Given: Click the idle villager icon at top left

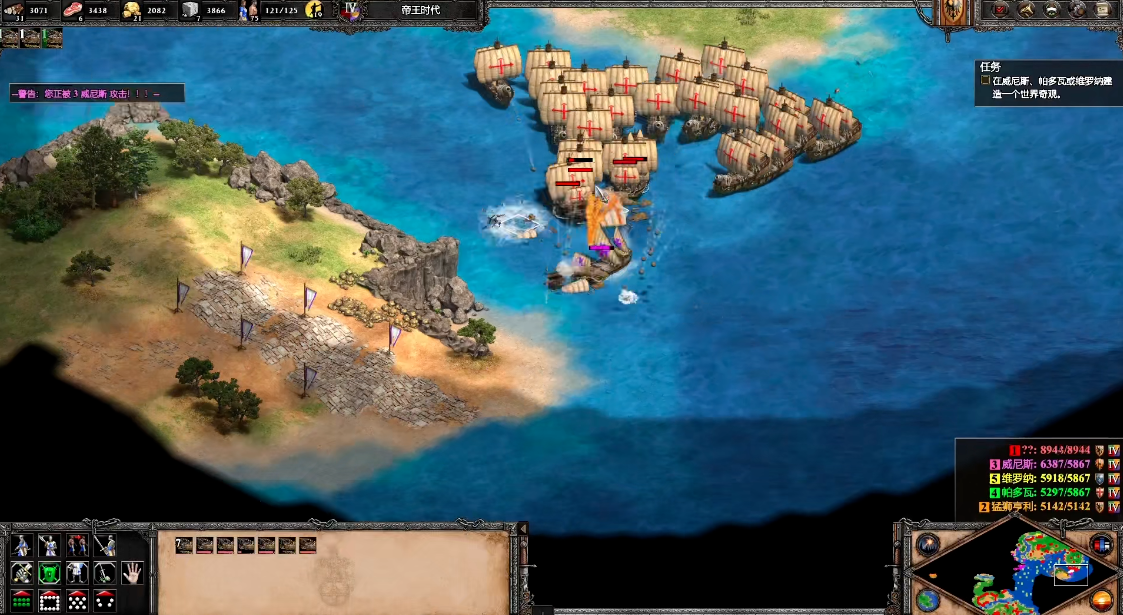Looking at the screenshot, I should tap(10, 38).
